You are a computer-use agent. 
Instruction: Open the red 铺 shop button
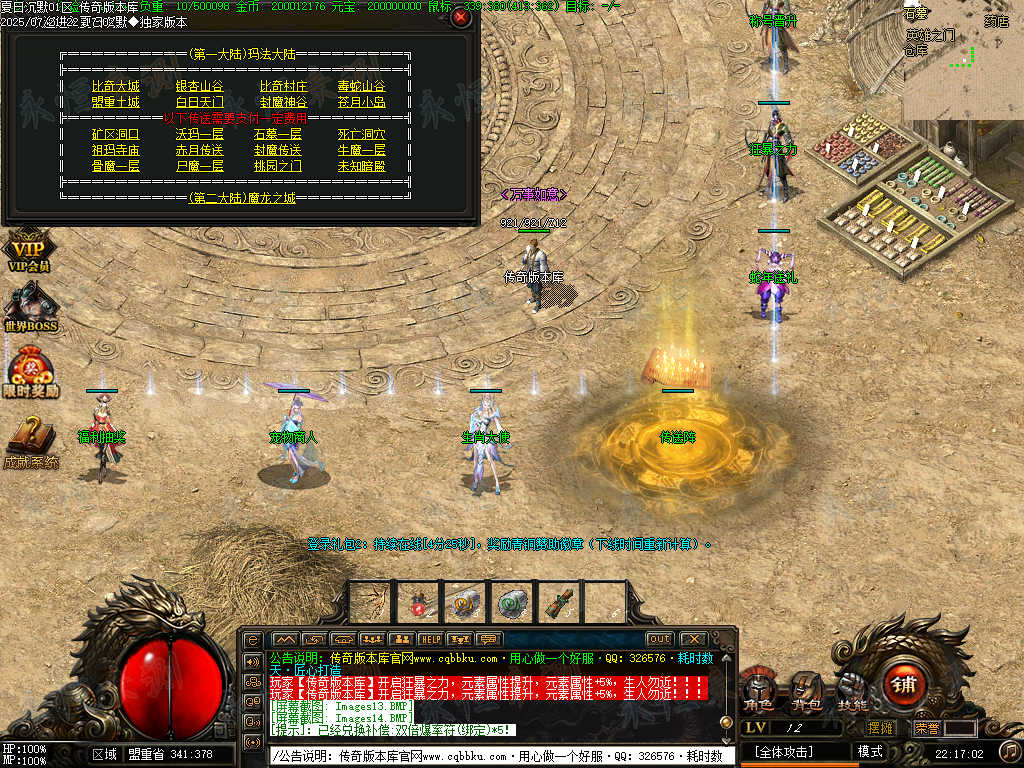[904, 685]
